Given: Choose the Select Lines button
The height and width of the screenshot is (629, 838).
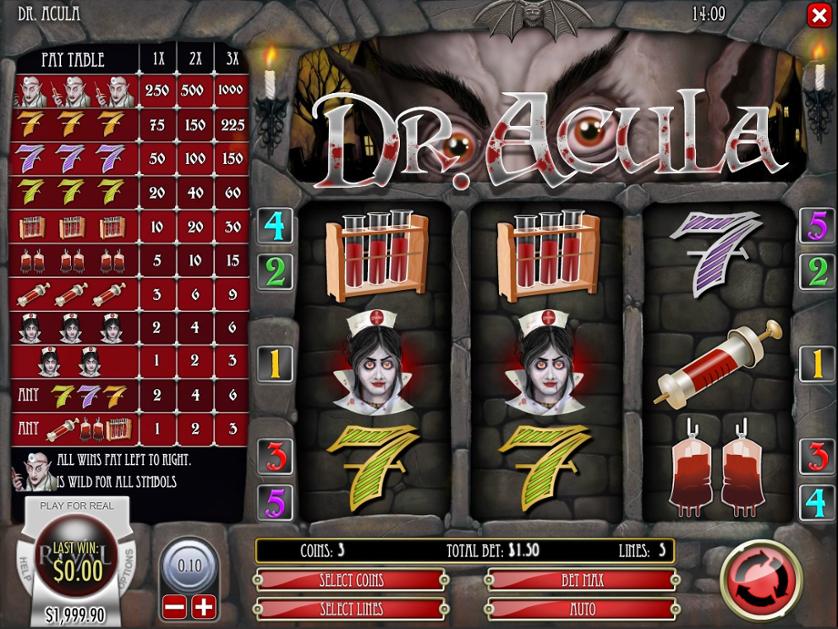Looking at the screenshot, I should (x=350, y=608).
